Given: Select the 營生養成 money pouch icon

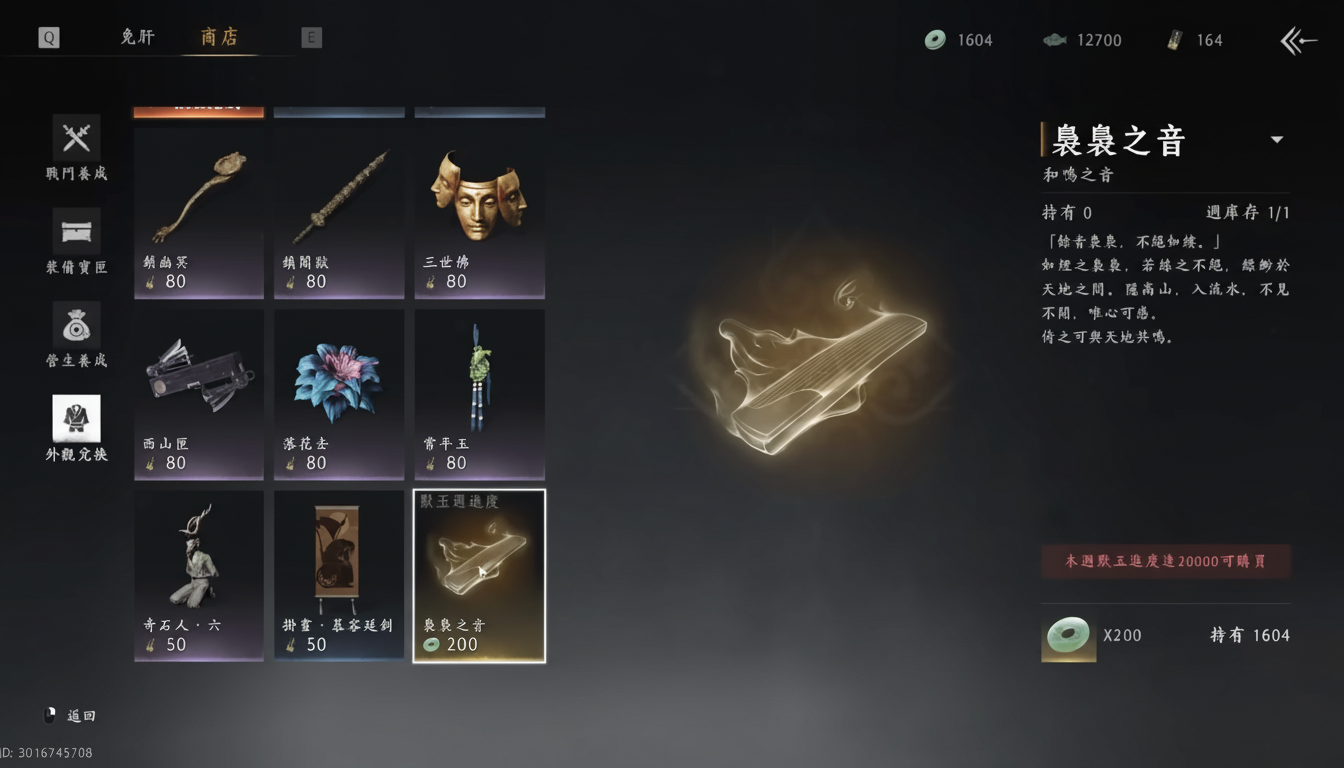Looking at the screenshot, I should pos(76,322).
